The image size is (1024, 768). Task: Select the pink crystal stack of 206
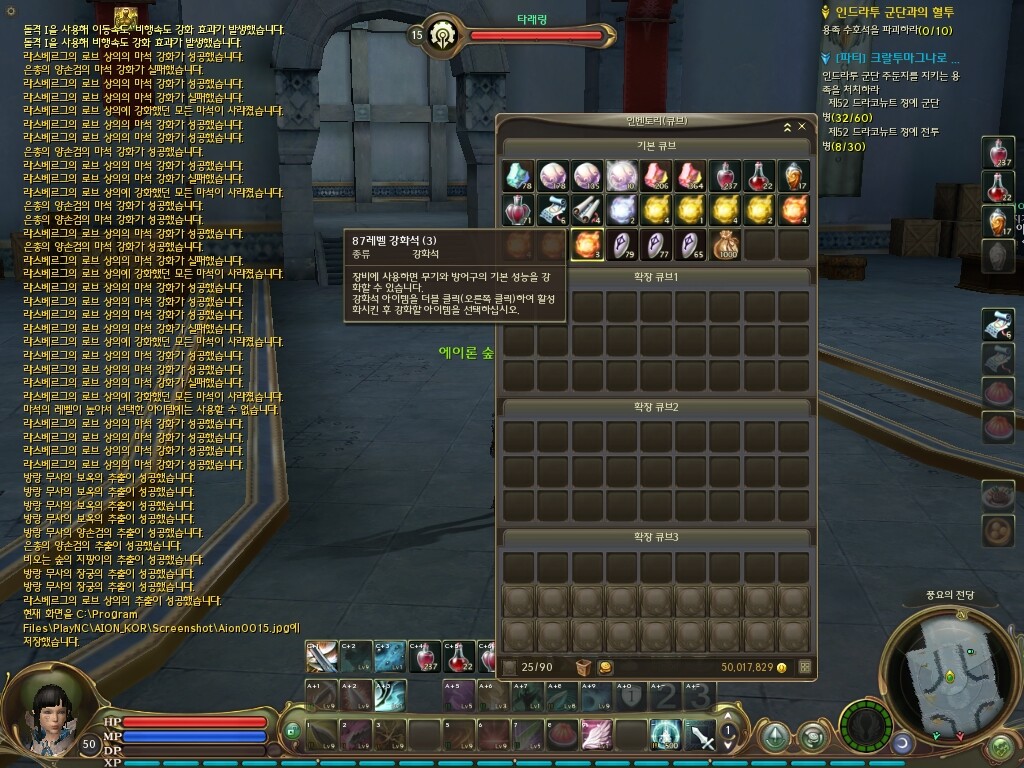(x=656, y=176)
